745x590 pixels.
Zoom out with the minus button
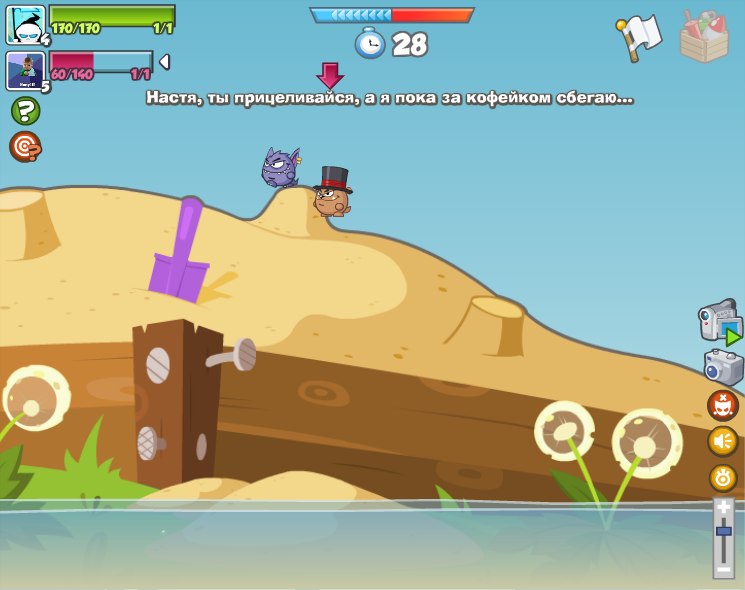click(x=724, y=568)
